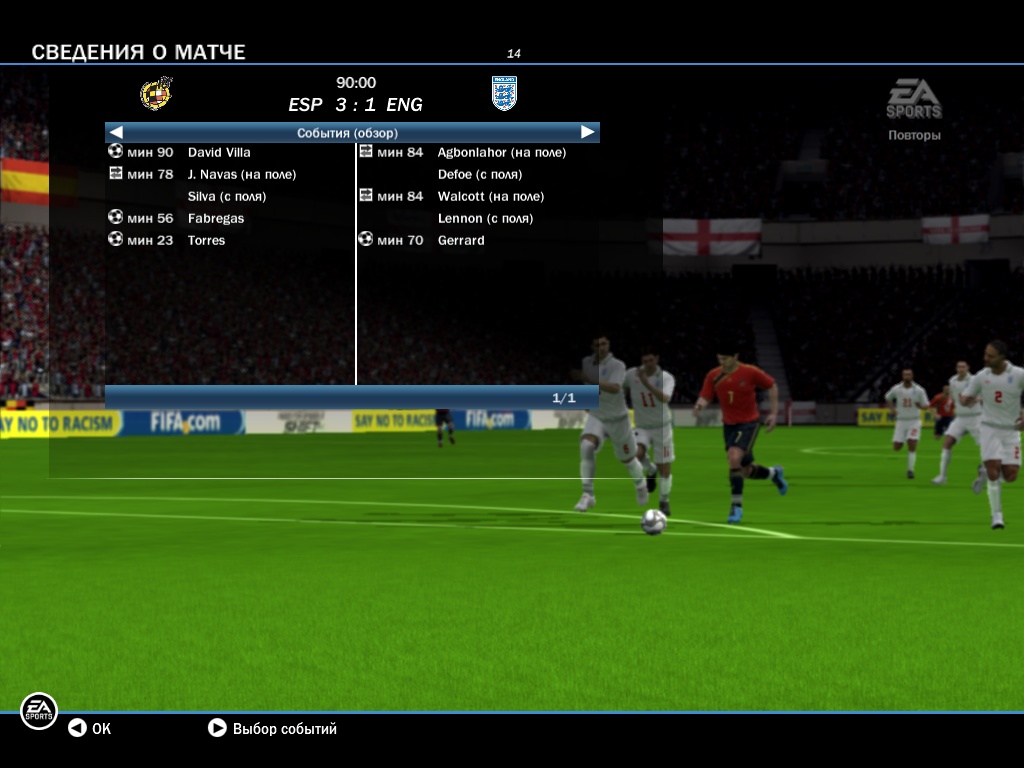This screenshot has width=1024, height=768.
Task: Click the left arrow of the События header
Action: coord(116,132)
